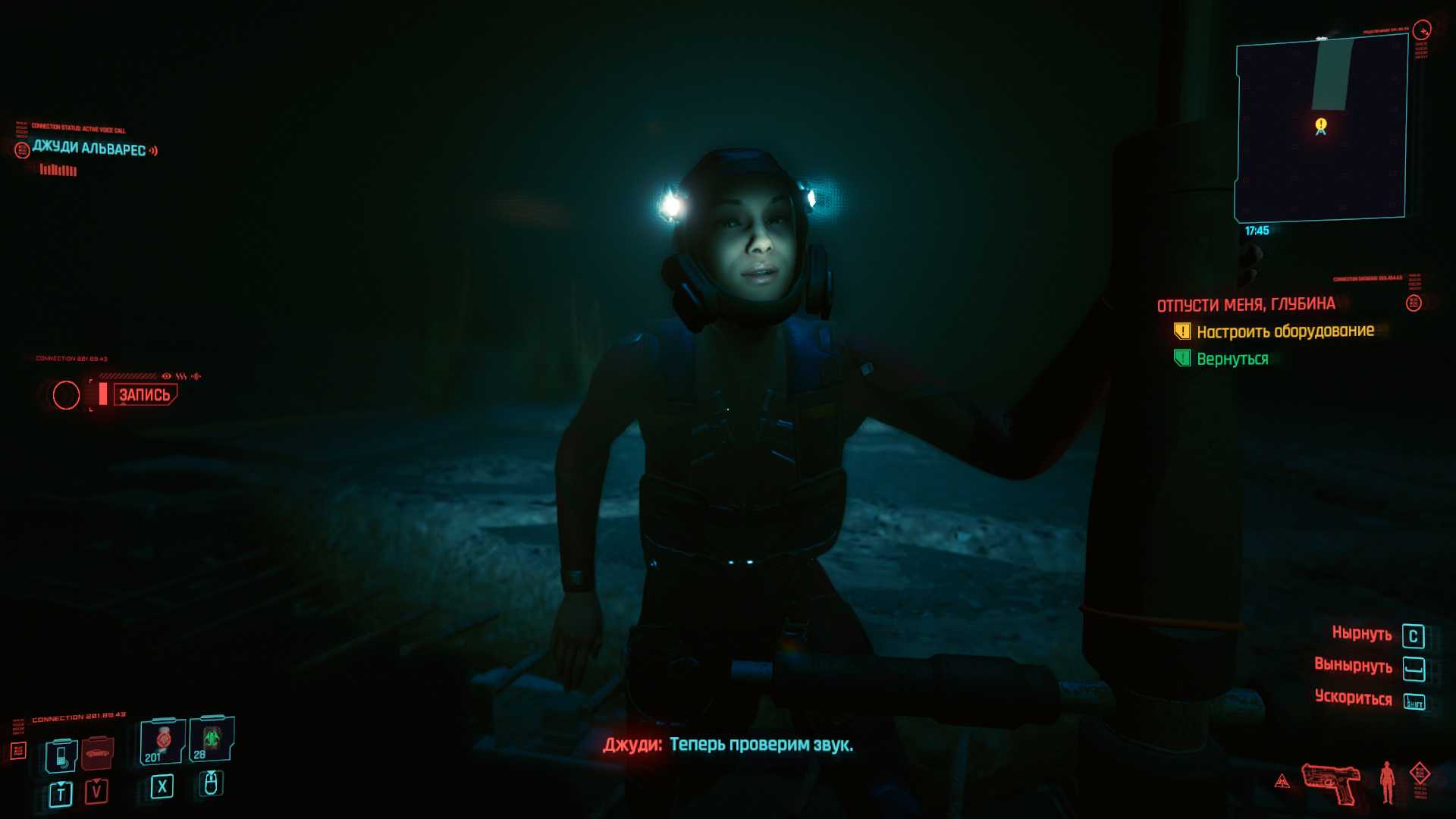Click the minimap
This screenshot has width=1456, height=819.
point(1320,129)
